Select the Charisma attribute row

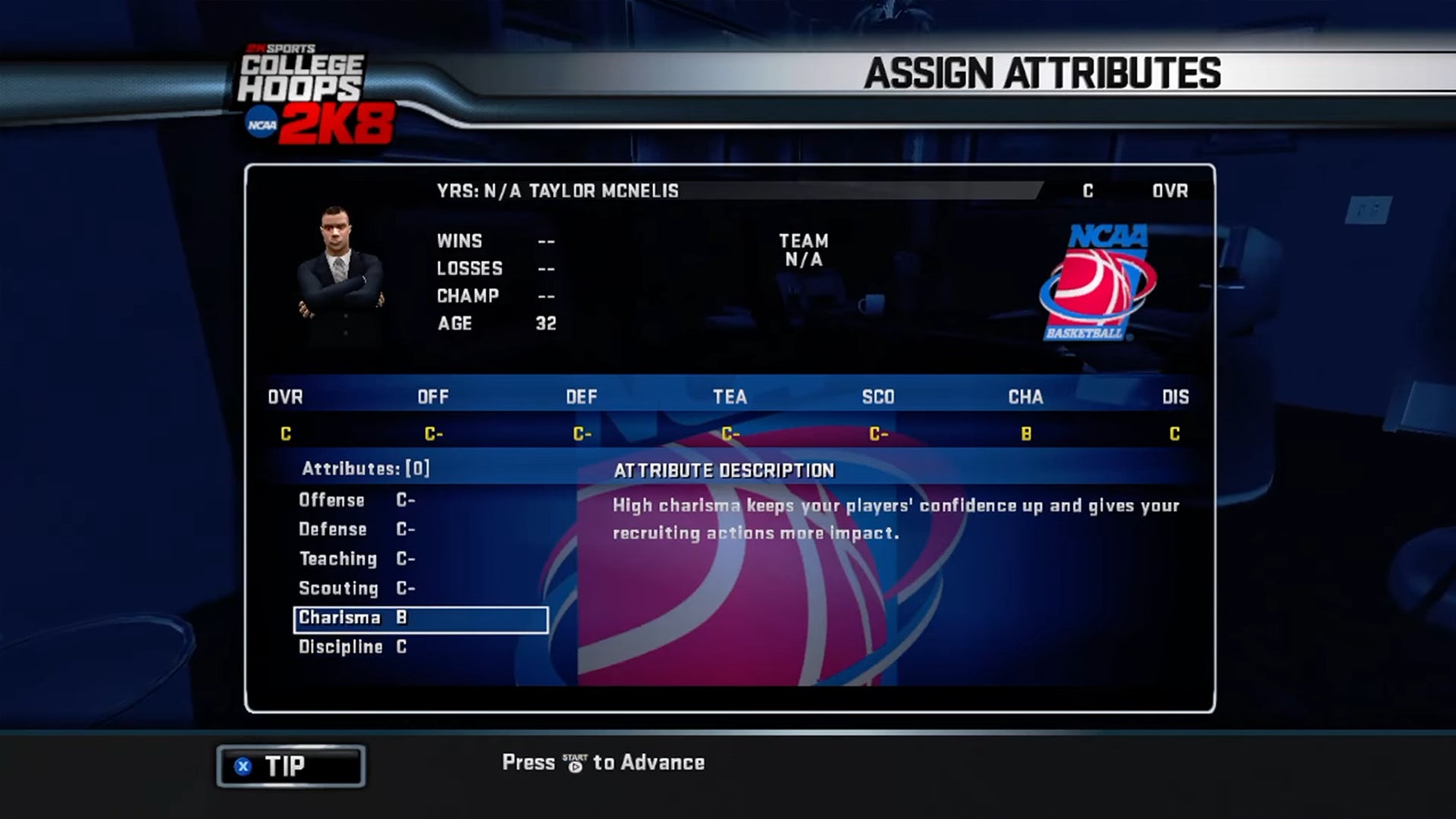419,618
